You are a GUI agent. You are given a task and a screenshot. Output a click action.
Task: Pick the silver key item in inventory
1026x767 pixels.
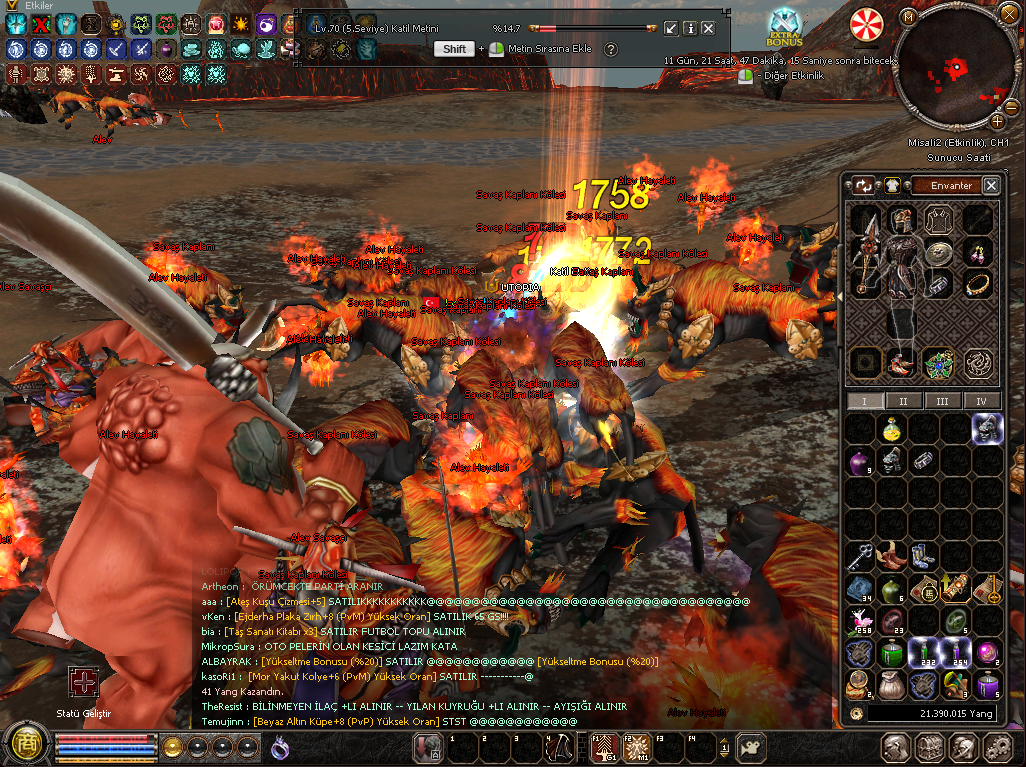coord(861,556)
